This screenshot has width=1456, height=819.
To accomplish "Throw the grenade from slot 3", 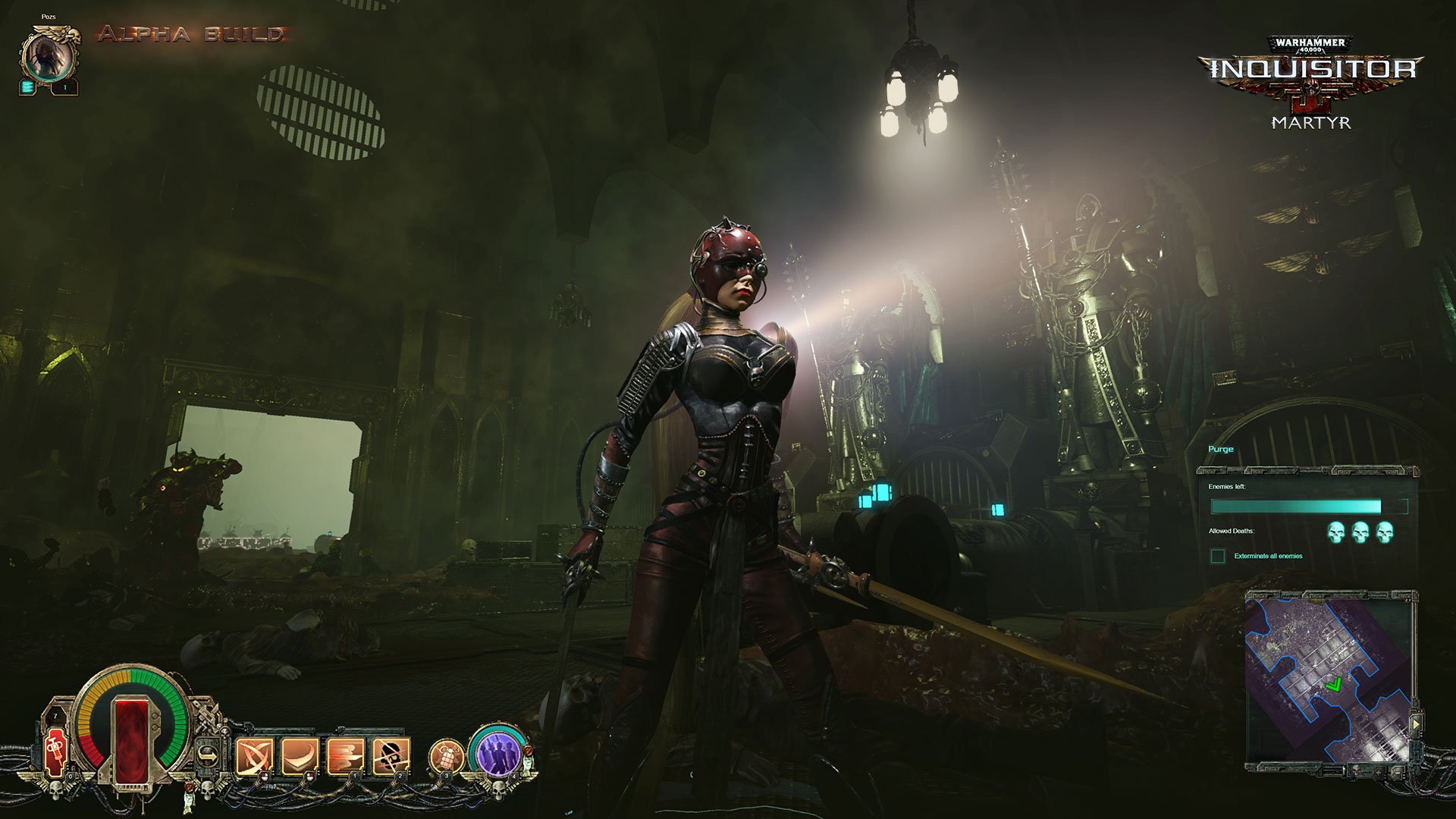I will click(x=448, y=755).
